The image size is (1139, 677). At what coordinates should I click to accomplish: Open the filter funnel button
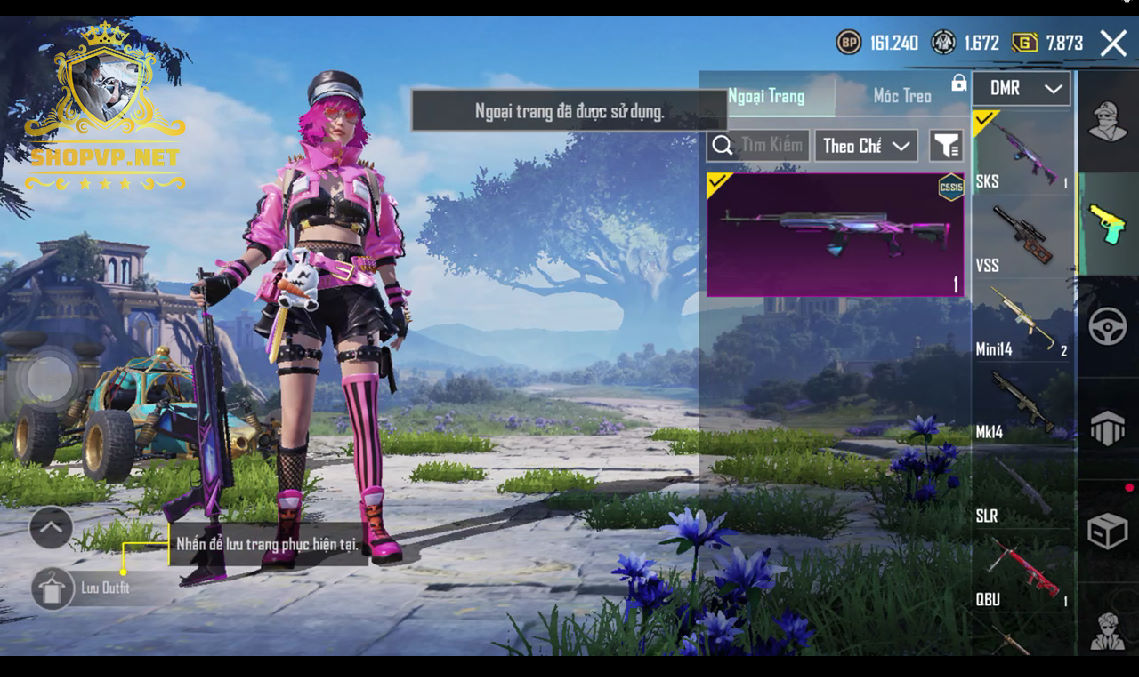point(945,146)
